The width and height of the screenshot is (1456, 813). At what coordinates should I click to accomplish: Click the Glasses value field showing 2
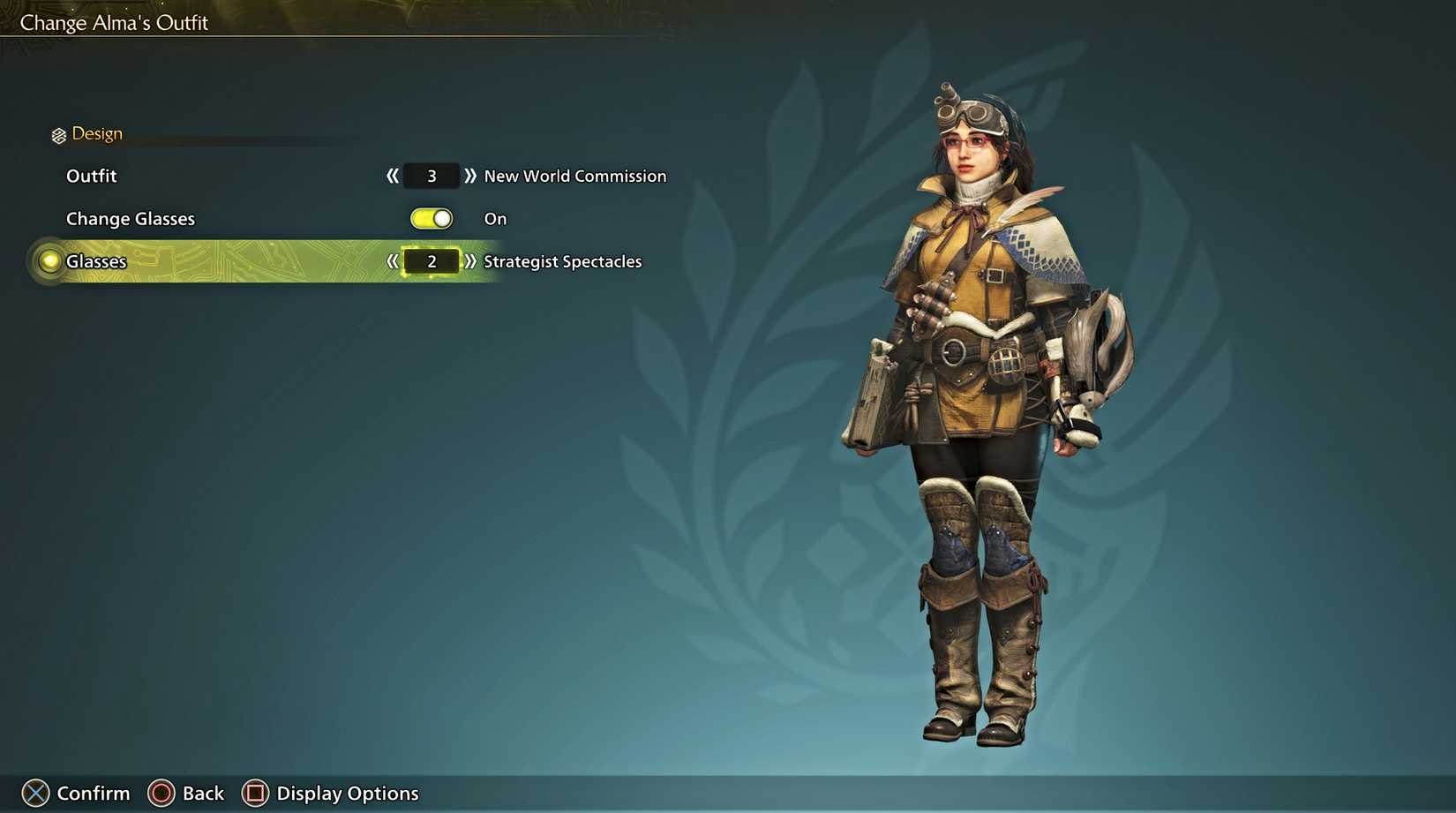431,261
